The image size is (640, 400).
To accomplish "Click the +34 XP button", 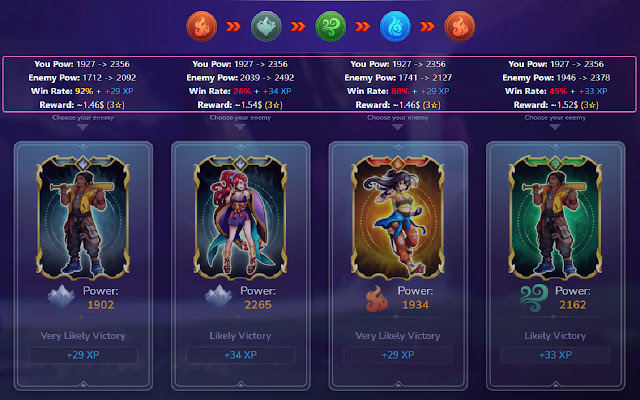I will (240, 355).
